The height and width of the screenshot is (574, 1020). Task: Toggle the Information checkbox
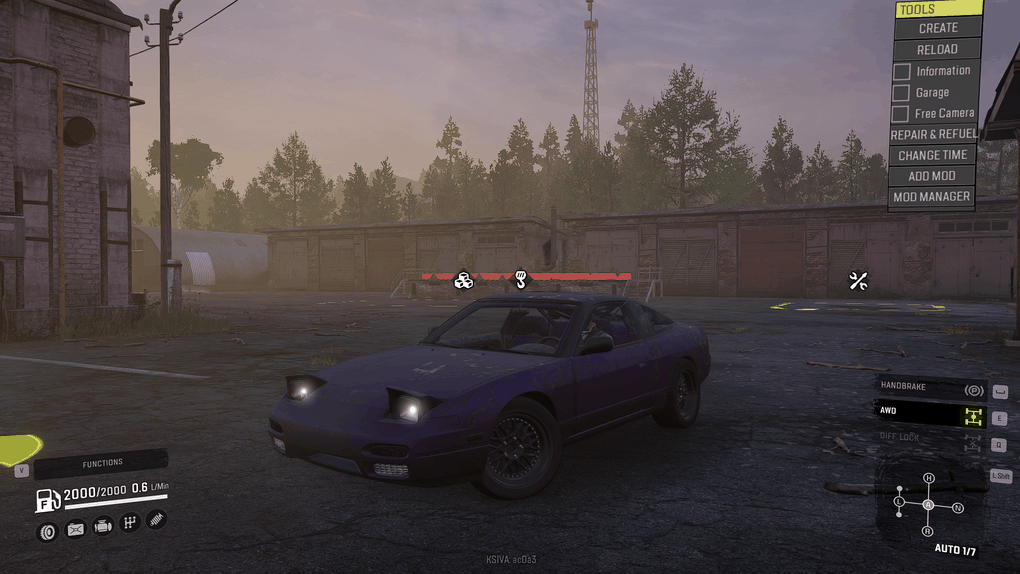[x=901, y=71]
